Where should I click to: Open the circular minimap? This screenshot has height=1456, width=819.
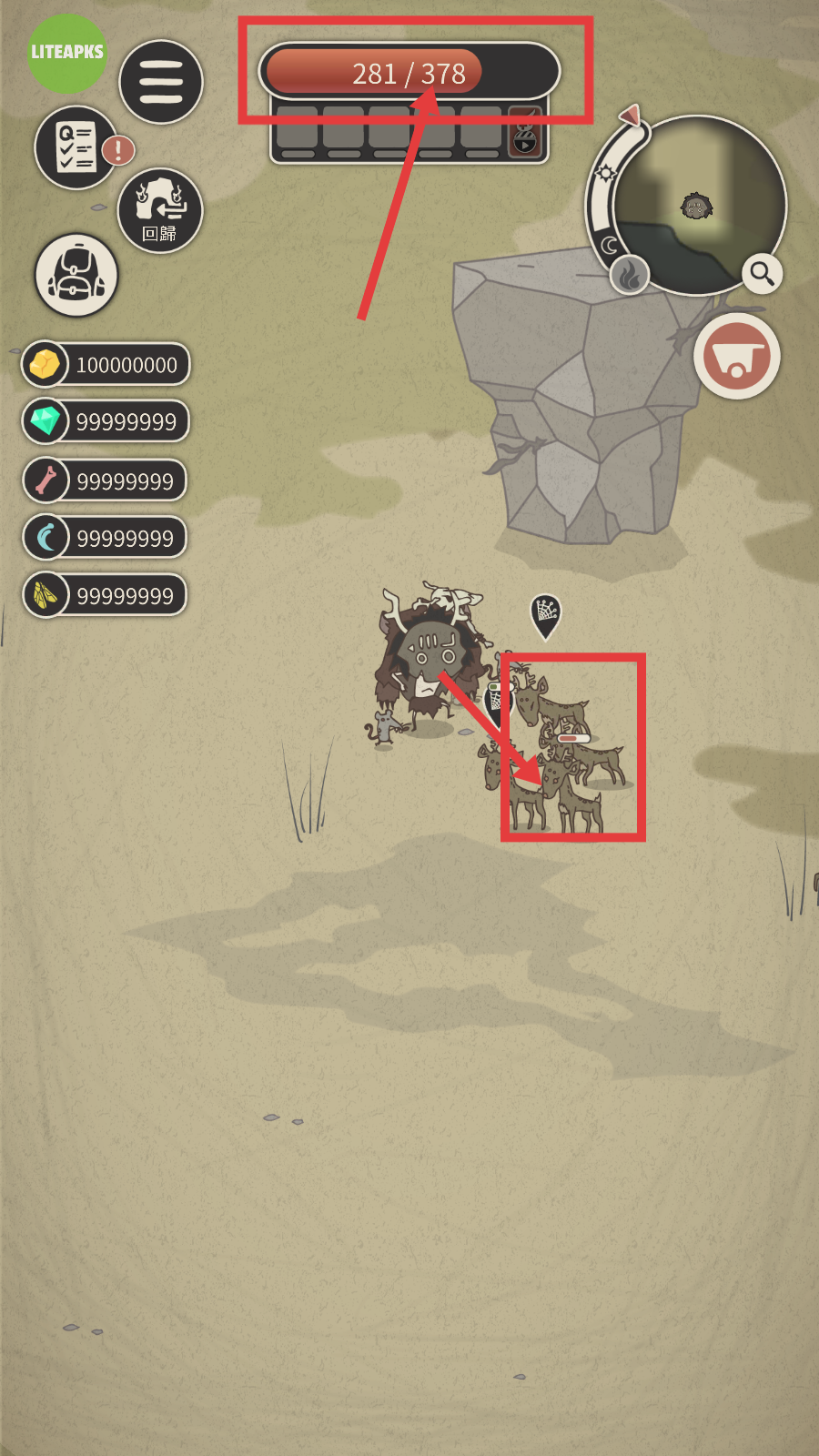(697, 206)
